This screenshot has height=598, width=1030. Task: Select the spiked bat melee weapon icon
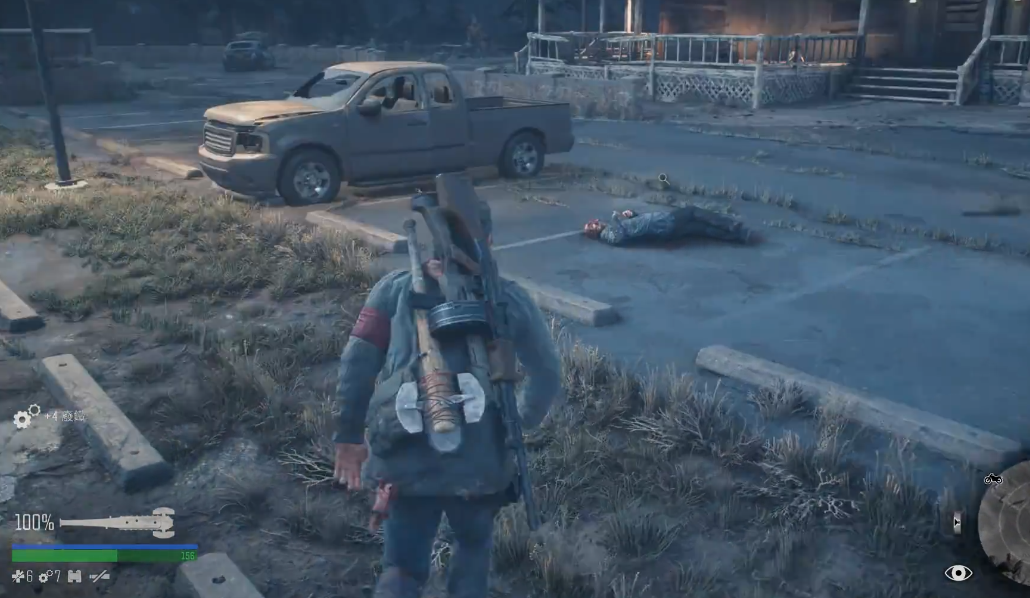(x=117, y=522)
